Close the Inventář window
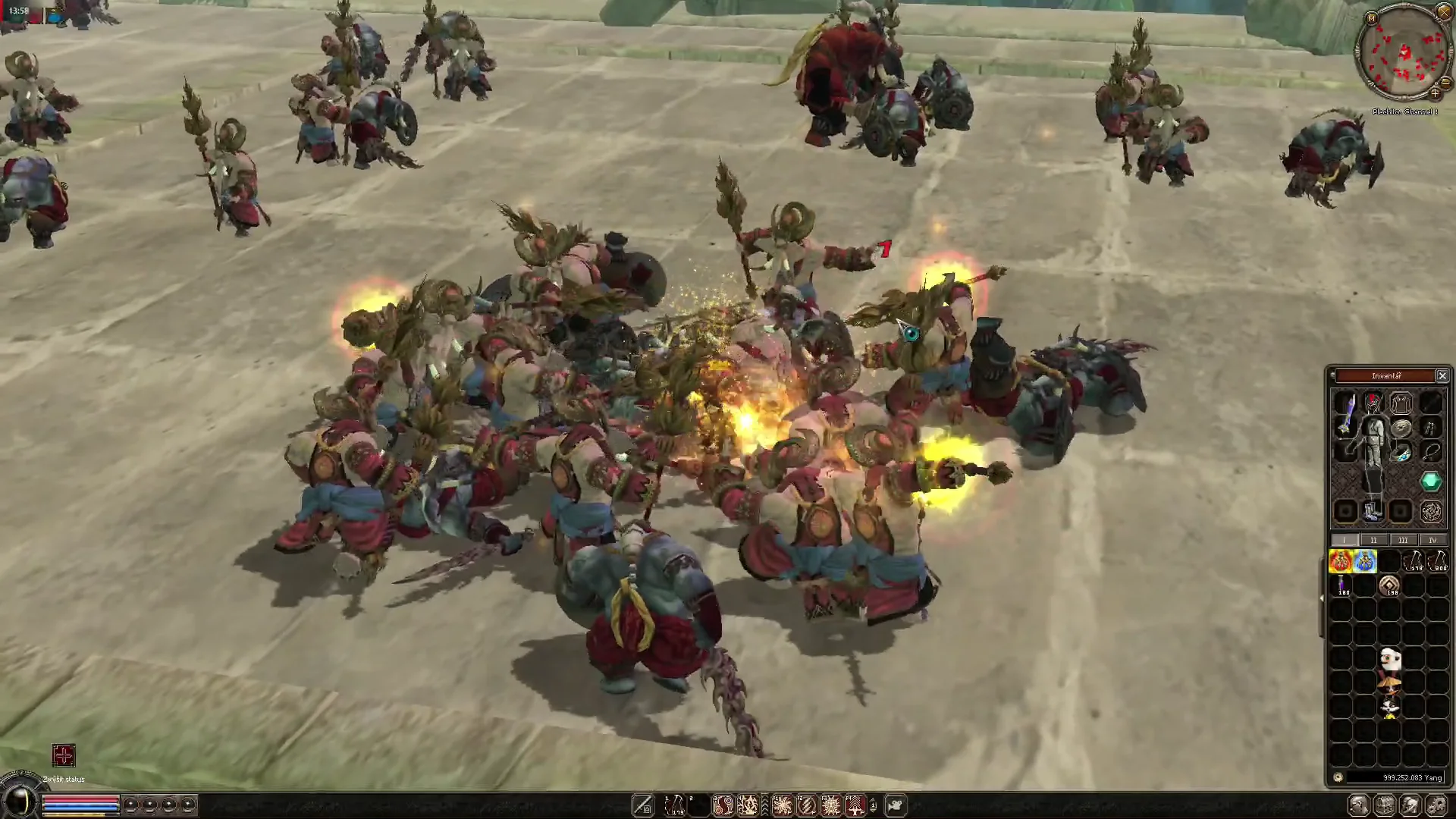 pos(1442,376)
